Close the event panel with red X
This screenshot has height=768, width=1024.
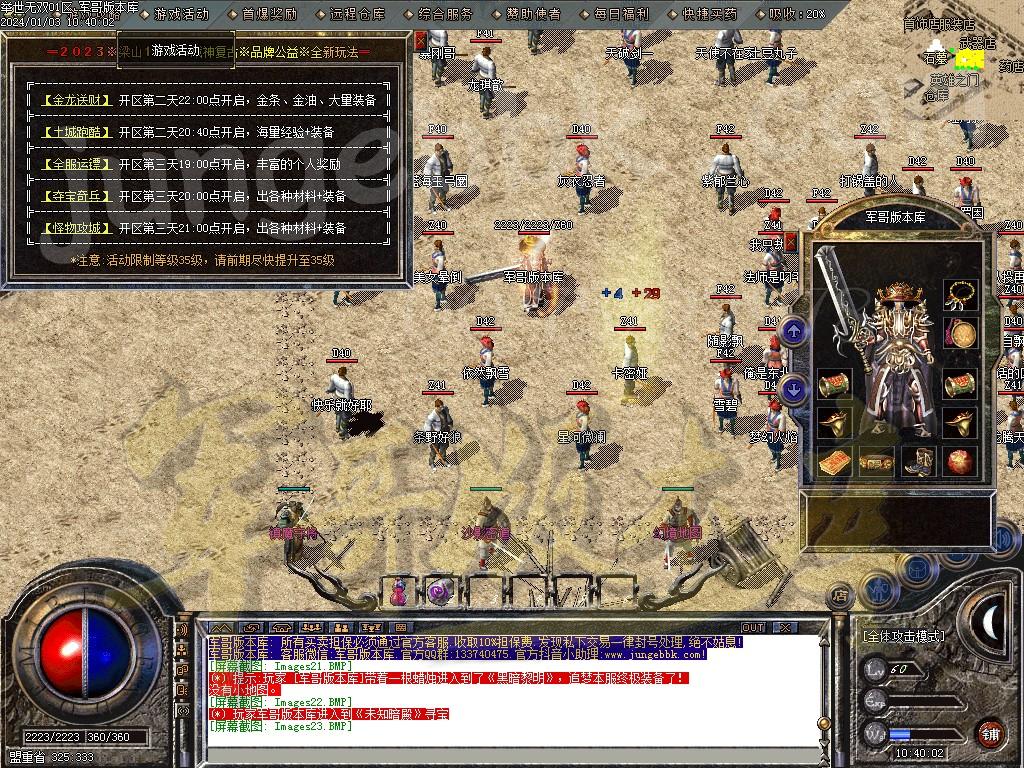[421, 39]
